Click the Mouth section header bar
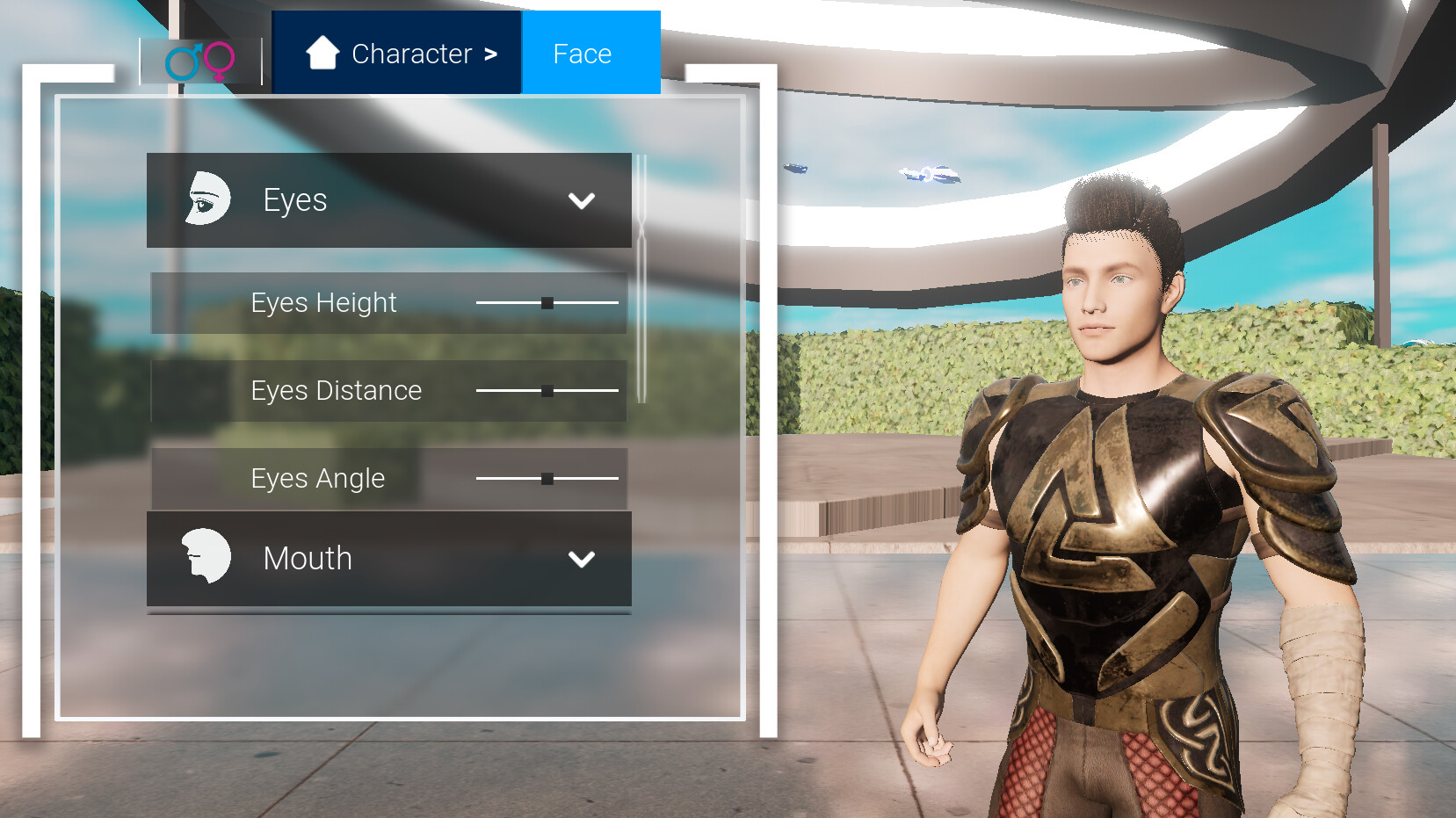 (x=388, y=559)
